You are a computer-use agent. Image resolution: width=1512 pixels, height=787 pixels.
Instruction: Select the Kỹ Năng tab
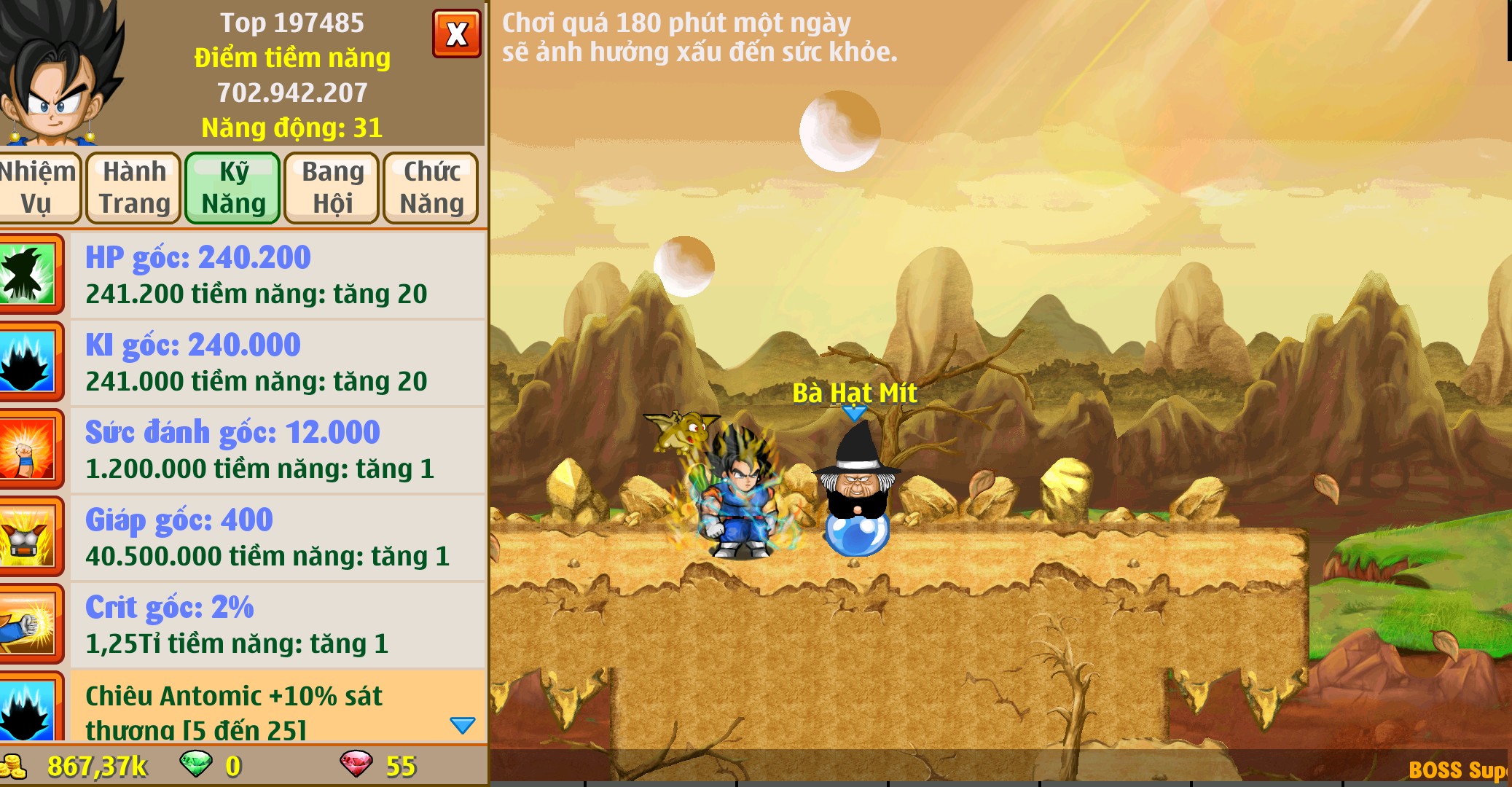pos(233,187)
